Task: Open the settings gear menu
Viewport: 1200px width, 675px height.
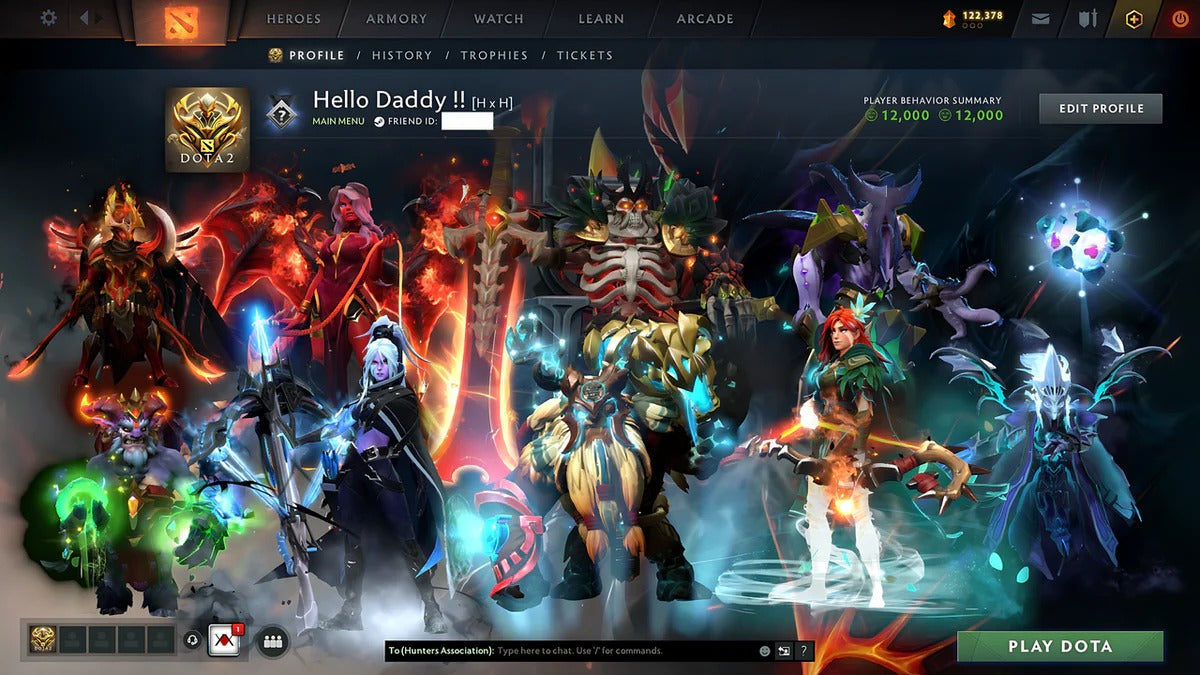Action: click(x=48, y=19)
